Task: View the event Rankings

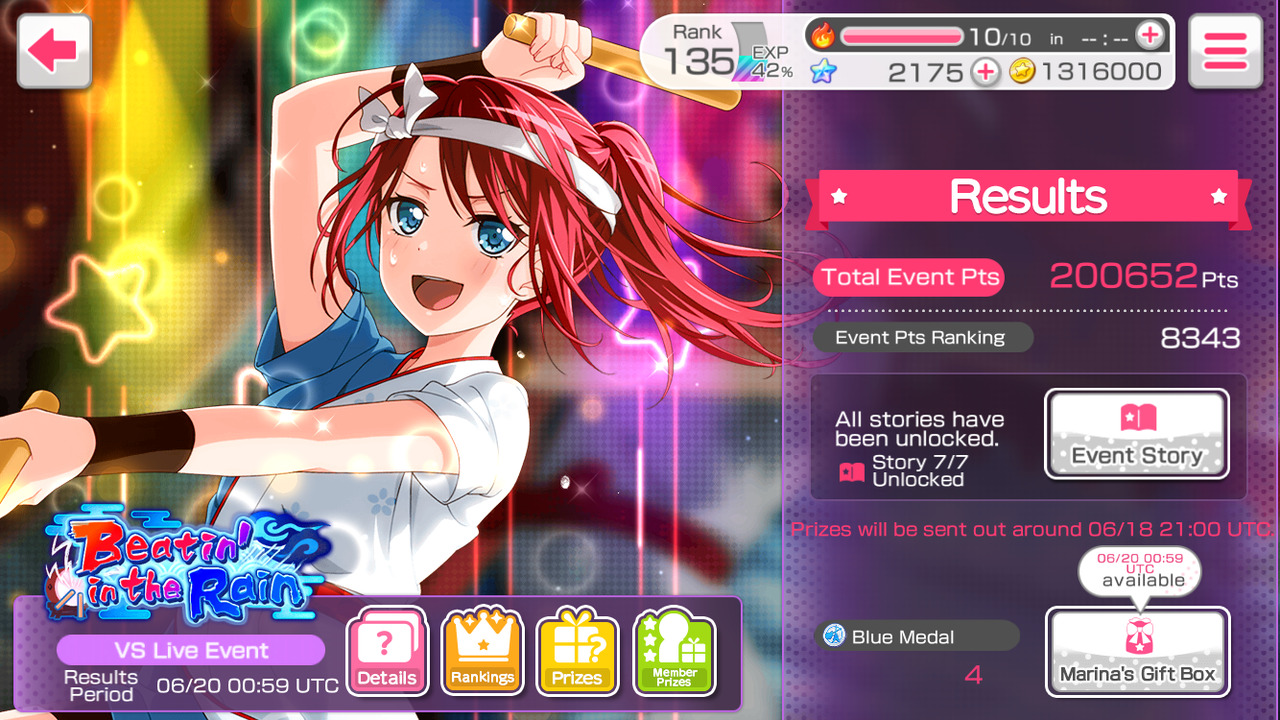Action: (482, 652)
